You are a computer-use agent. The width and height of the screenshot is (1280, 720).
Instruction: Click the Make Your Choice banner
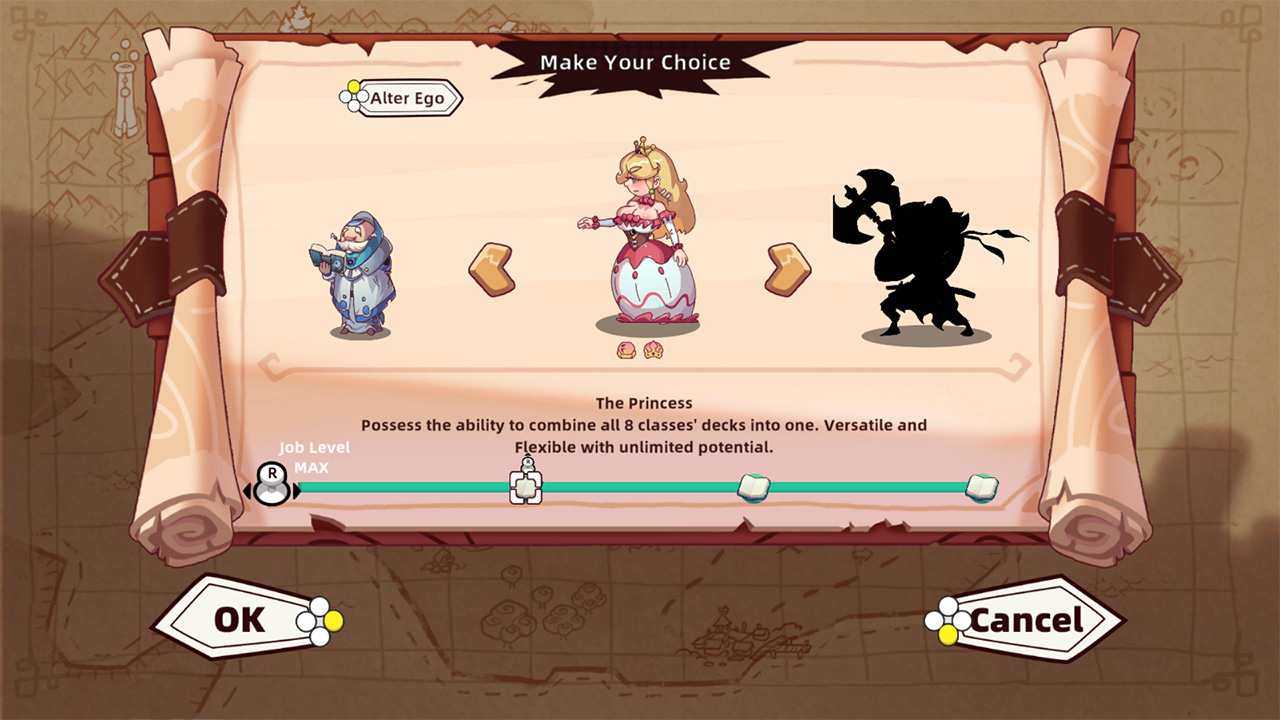[x=636, y=62]
